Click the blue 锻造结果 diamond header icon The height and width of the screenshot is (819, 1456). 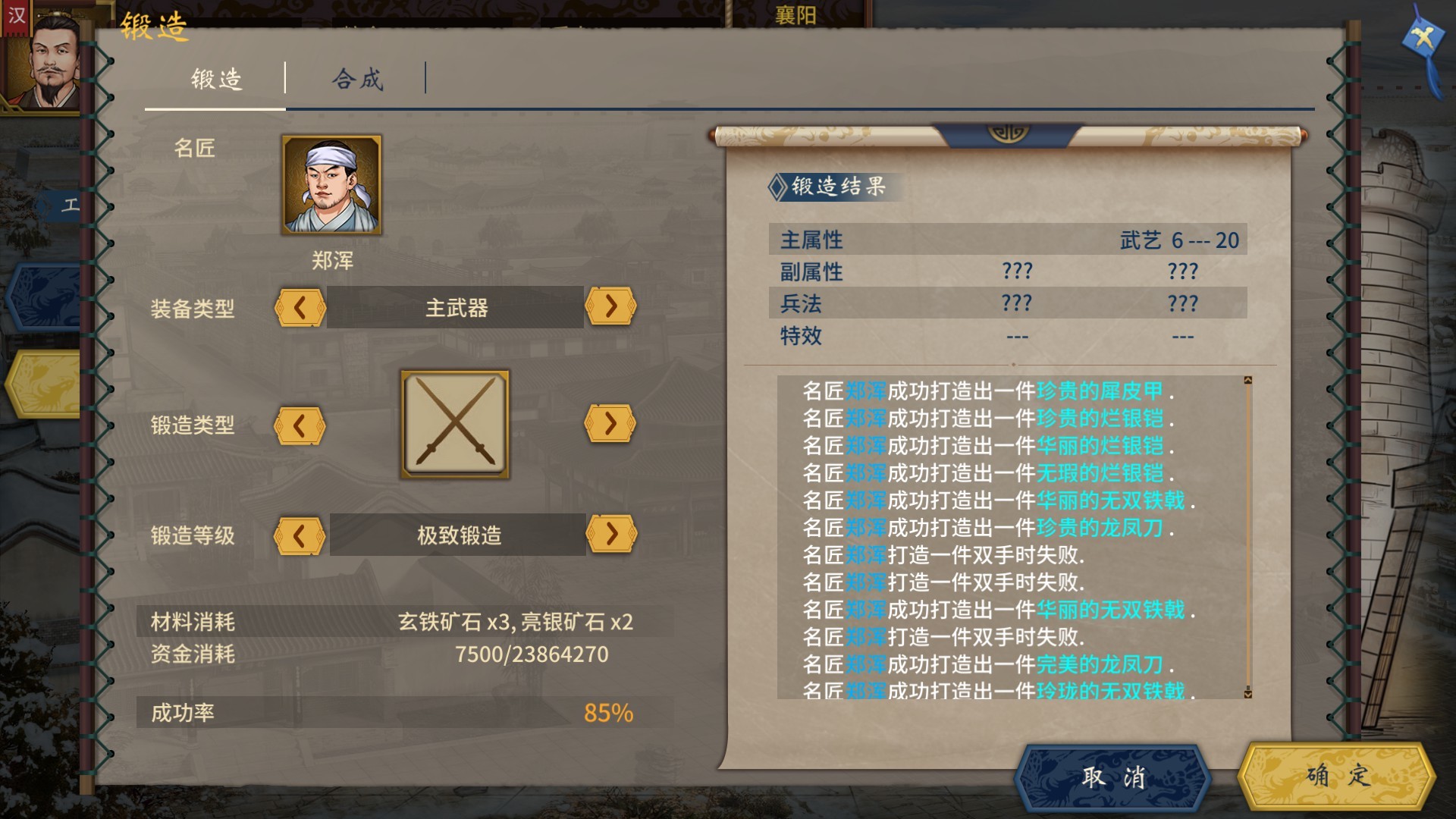click(778, 188)
